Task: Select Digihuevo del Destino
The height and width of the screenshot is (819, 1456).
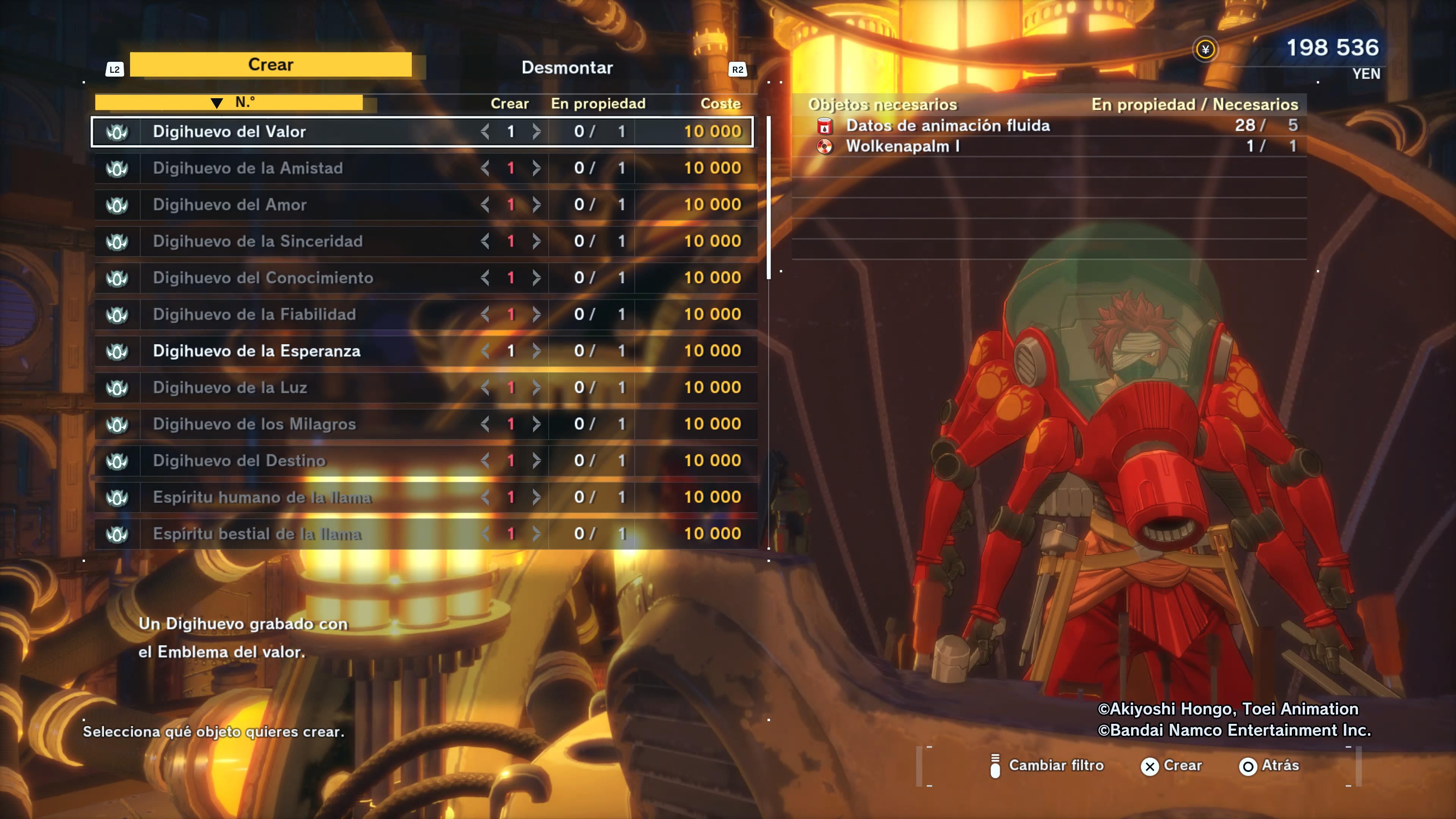Action: click(x=239, y=461)
